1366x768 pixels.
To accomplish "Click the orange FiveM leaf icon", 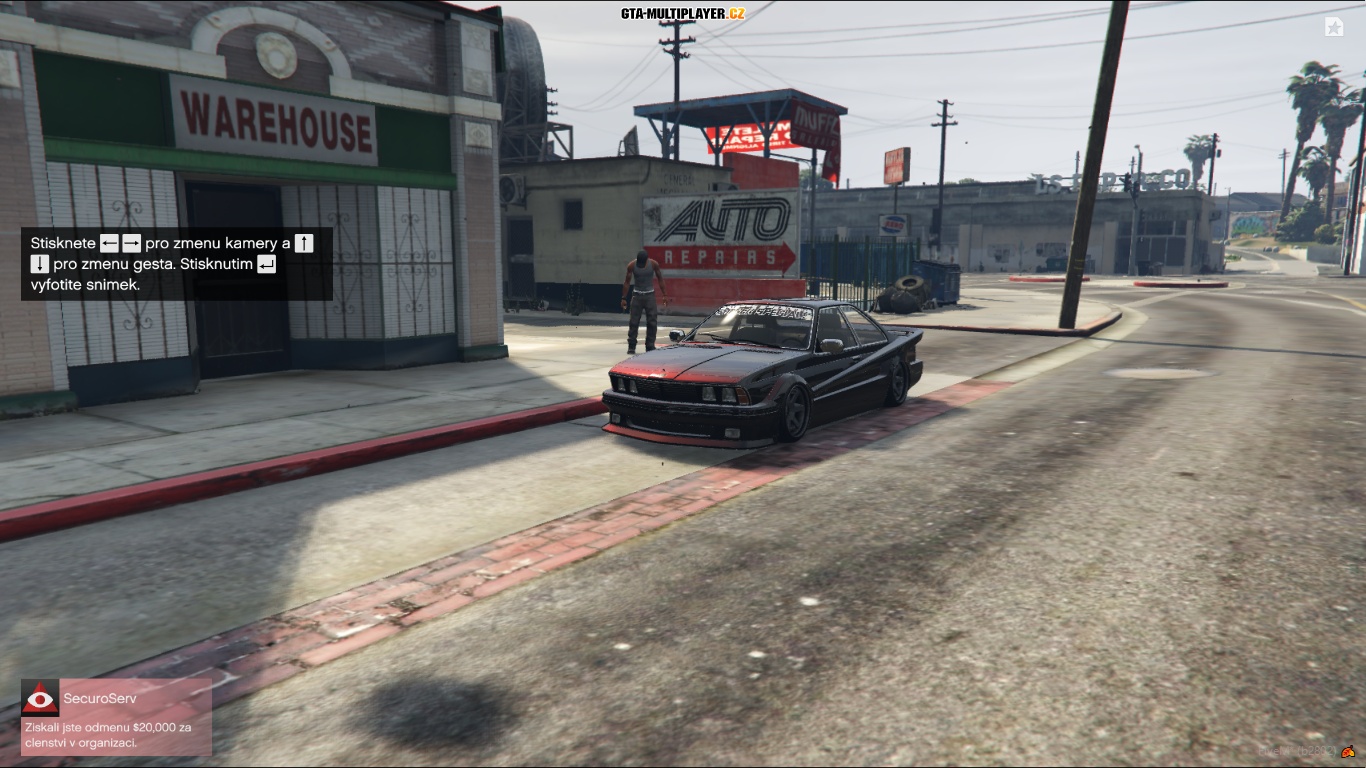I will [x=1348, y=752].
